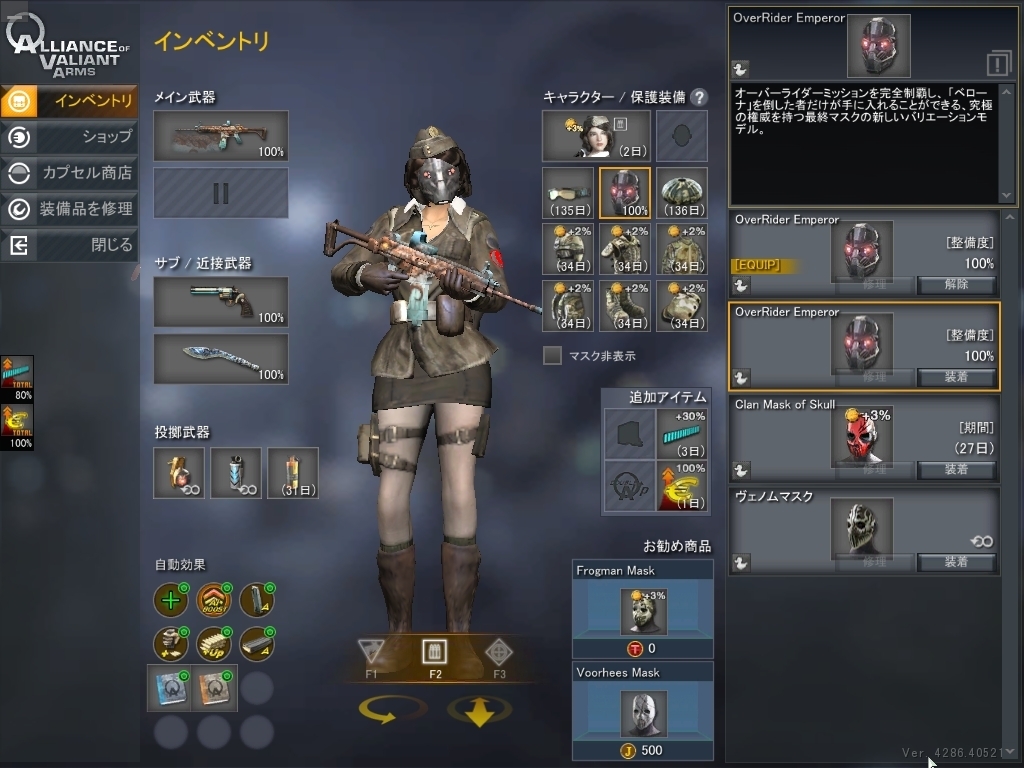The width and height of the screenshot is (1024, 768).
Task: Select the revolver sidearm slot
Action: pyautogui.click(x=221, y=302)
